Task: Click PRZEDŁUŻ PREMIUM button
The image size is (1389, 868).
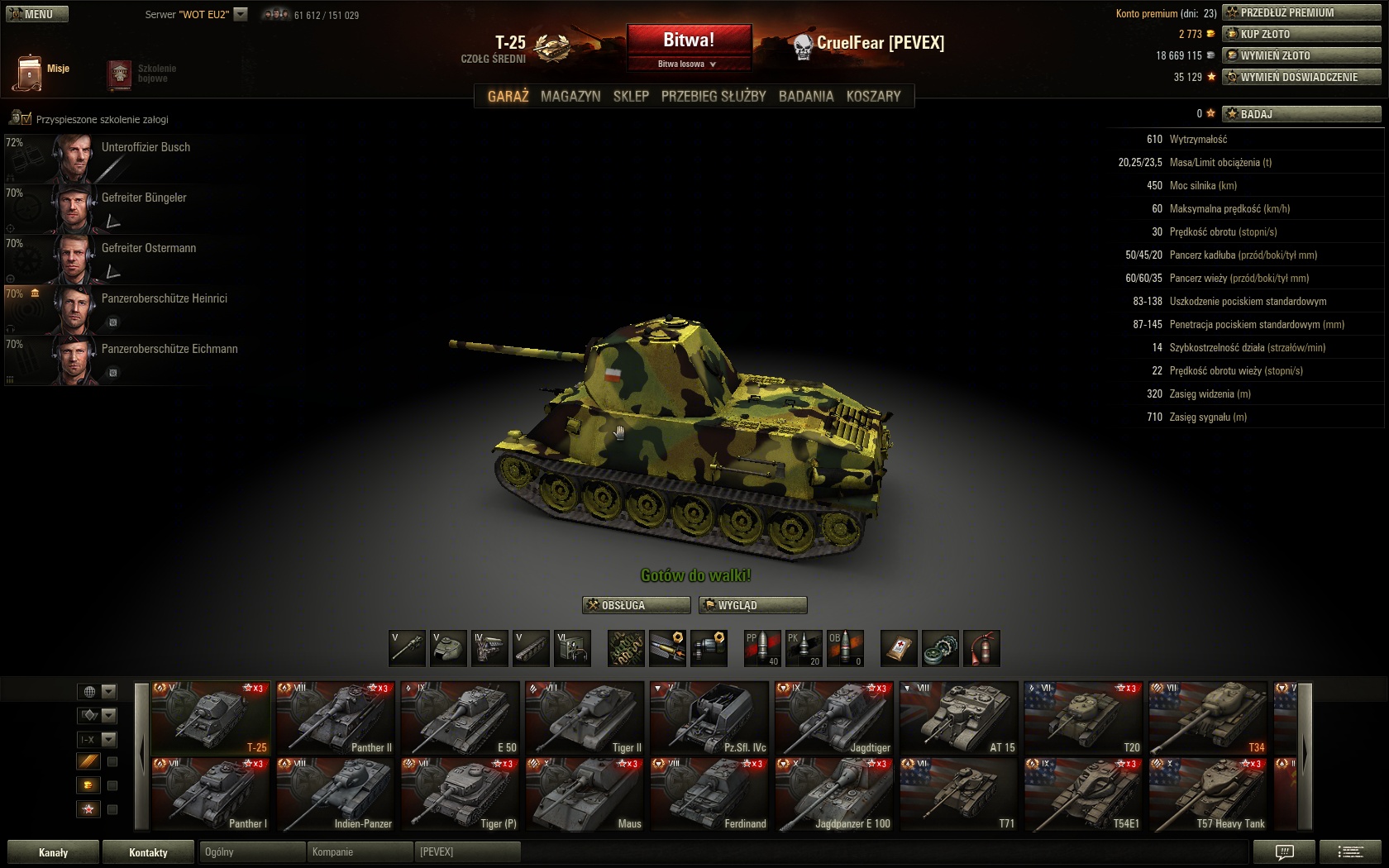Action: pos(1301,12)
